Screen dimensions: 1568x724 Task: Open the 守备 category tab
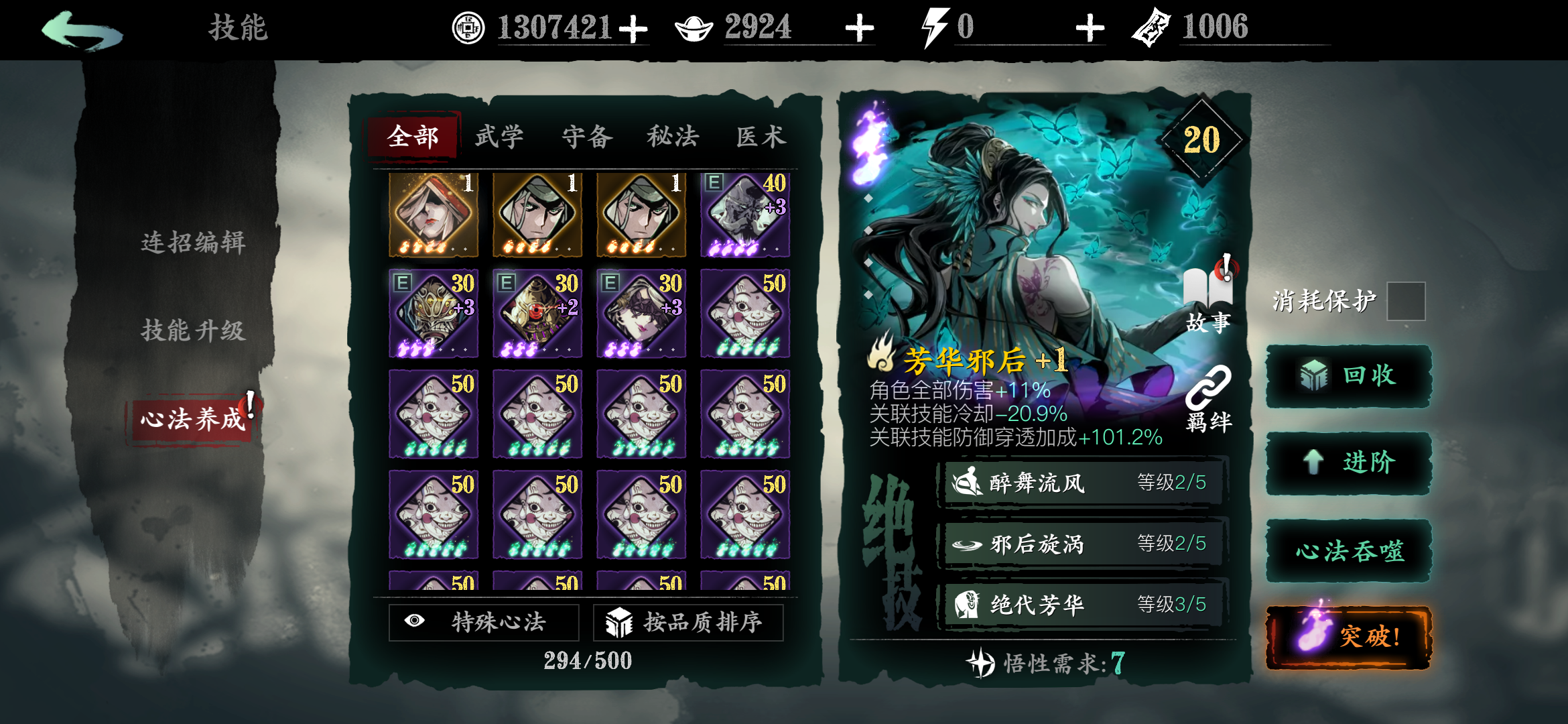[587, 135]
